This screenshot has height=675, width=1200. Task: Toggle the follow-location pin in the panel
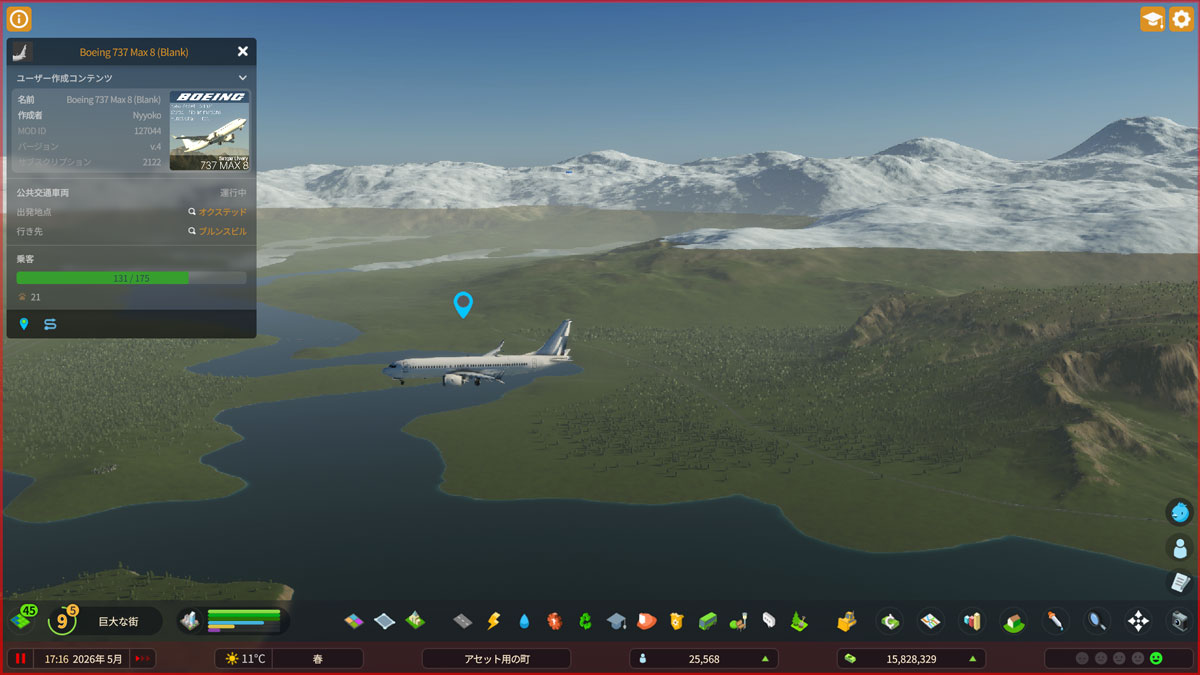tap(24, 324)
